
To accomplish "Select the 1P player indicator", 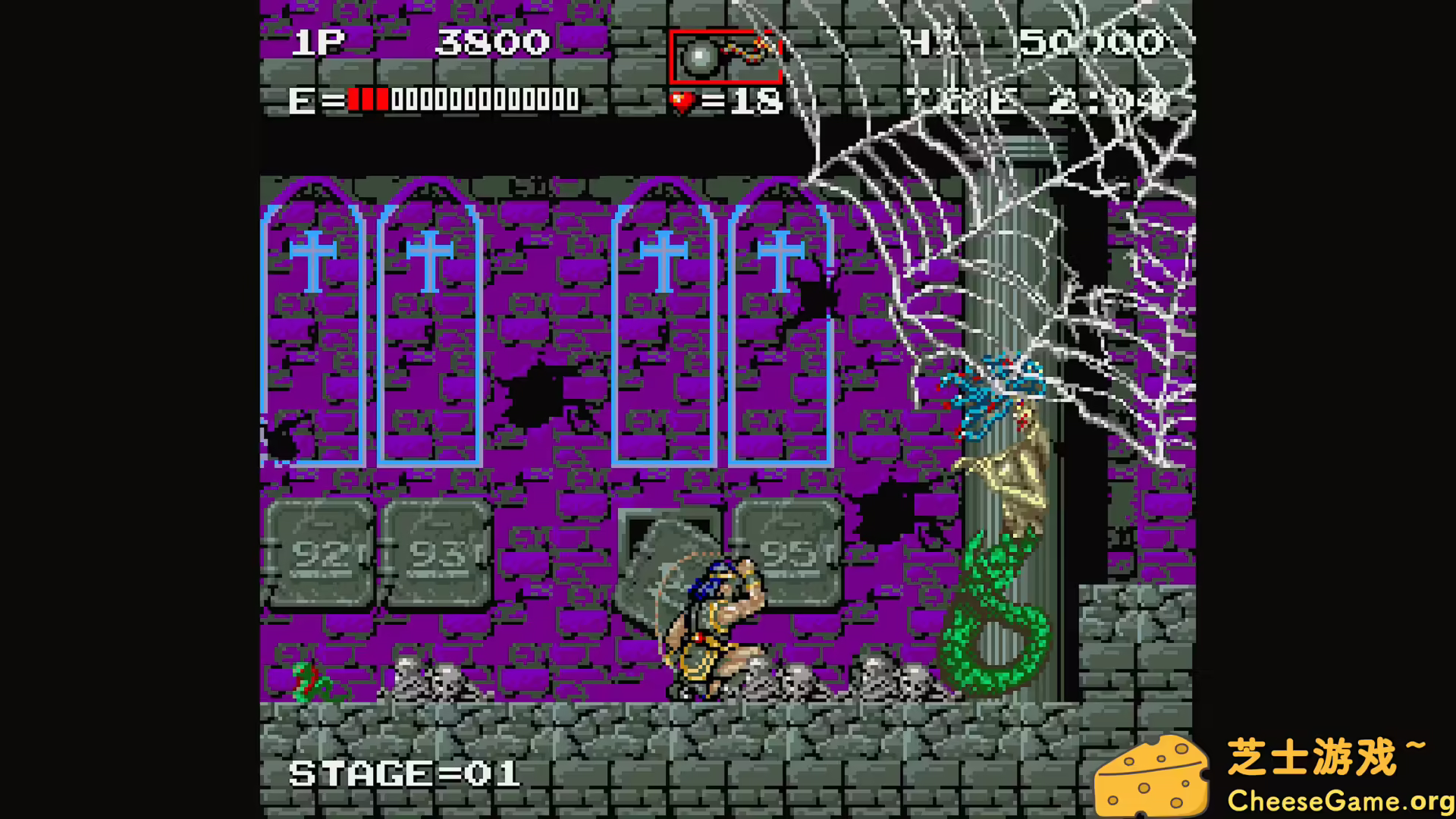I will point(318,42).
